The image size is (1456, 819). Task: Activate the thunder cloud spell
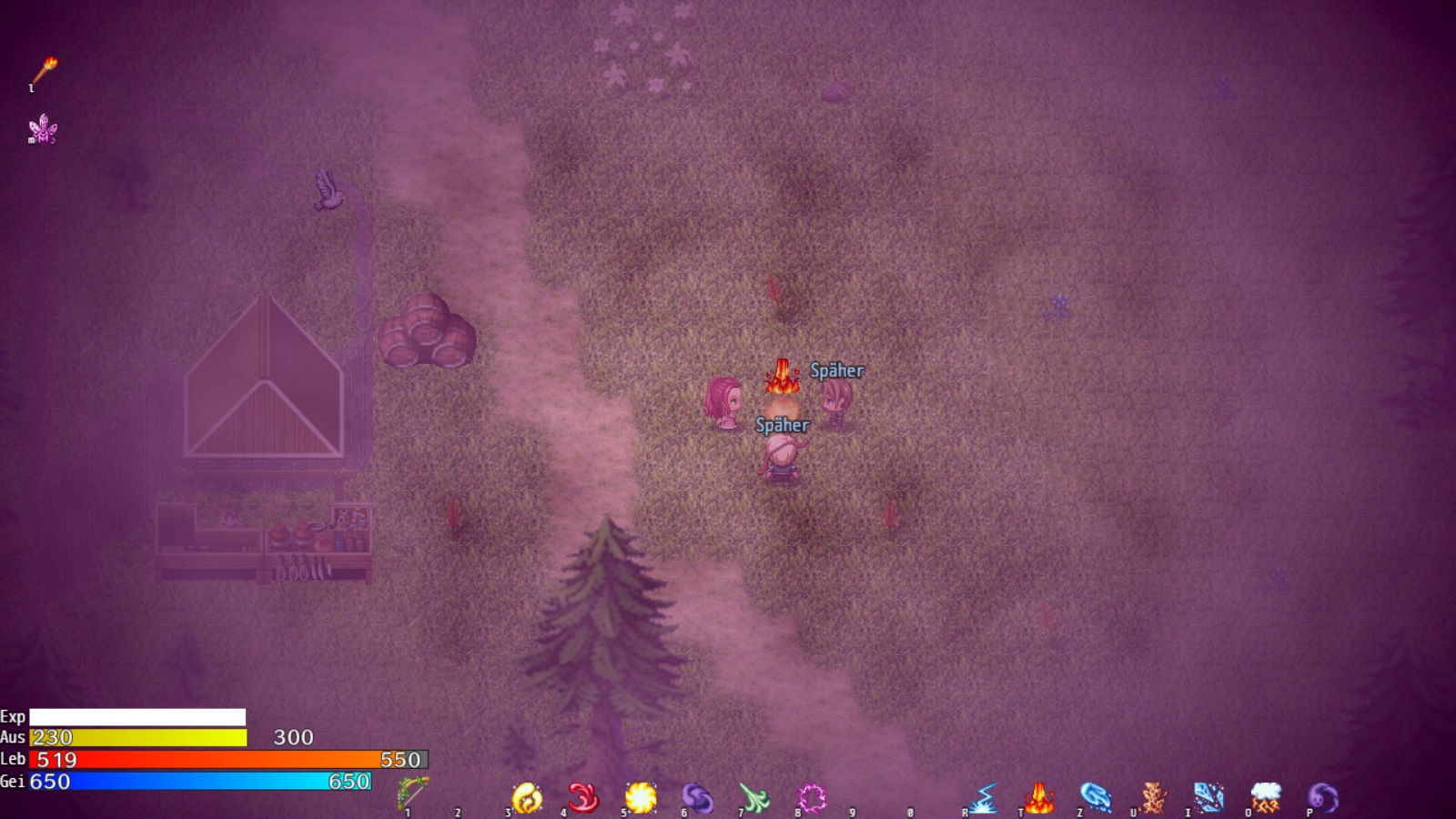point(1266,798)
